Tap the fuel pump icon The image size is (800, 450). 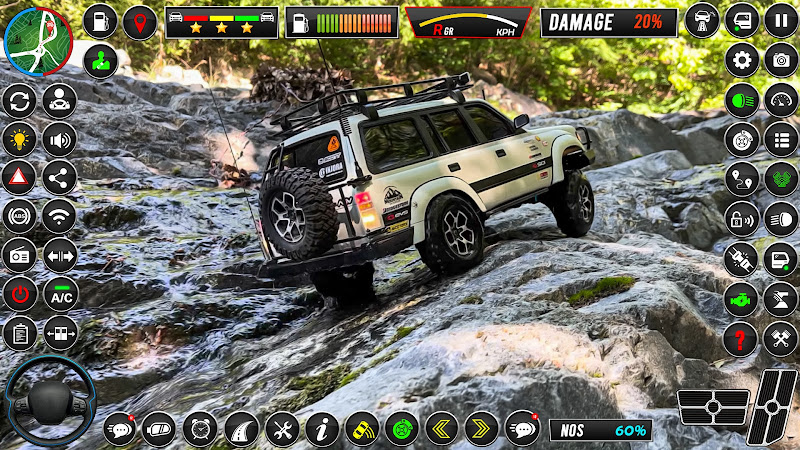point(99,21)
